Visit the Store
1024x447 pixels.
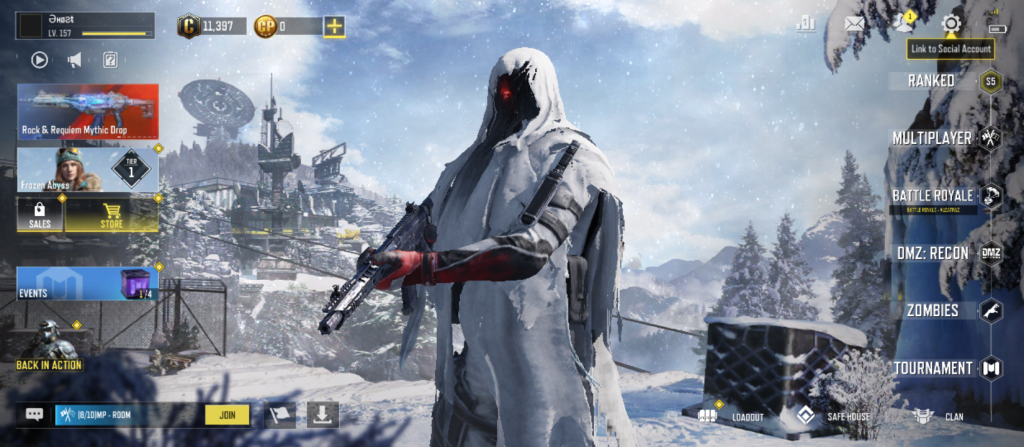click(111, 215)
